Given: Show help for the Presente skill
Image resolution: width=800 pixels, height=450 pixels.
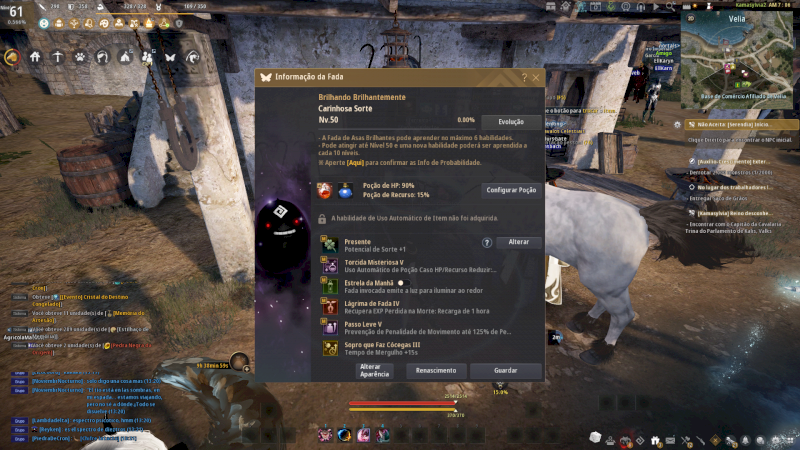Looking at the screenshot, I should click(x=487, y=242).
